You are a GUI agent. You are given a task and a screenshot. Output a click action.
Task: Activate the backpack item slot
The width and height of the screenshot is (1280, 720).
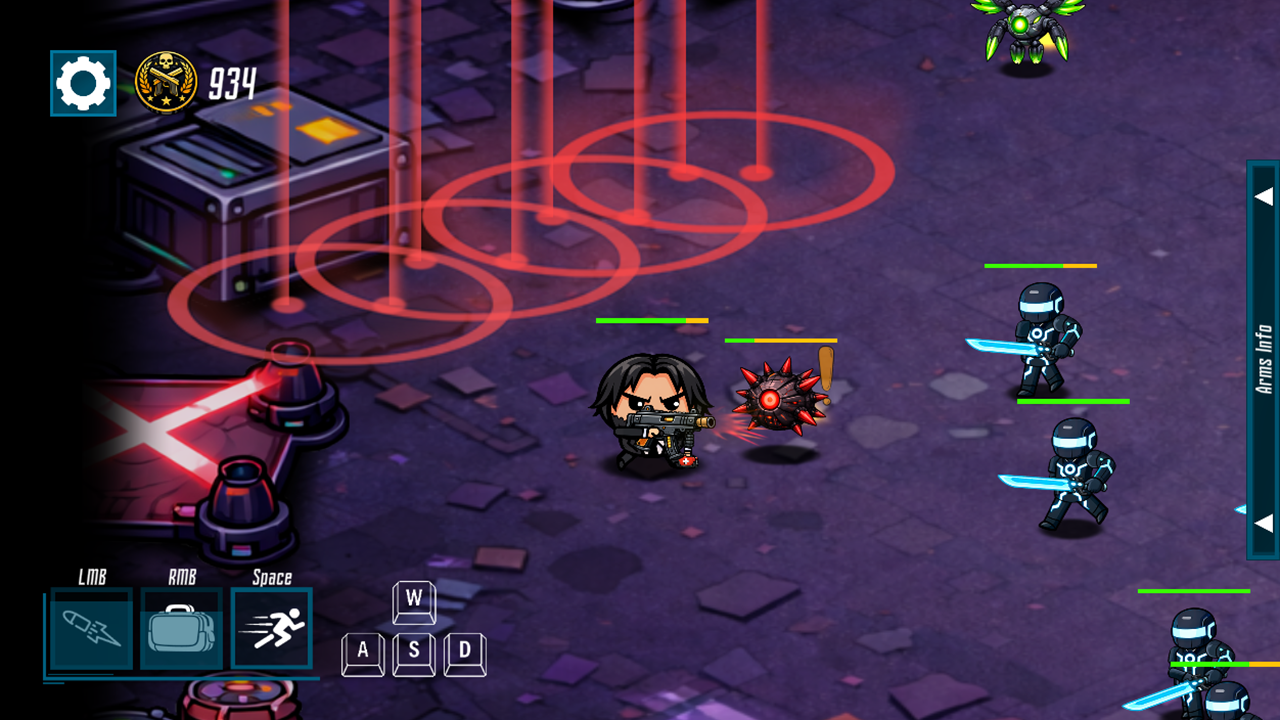pos(181,629)
